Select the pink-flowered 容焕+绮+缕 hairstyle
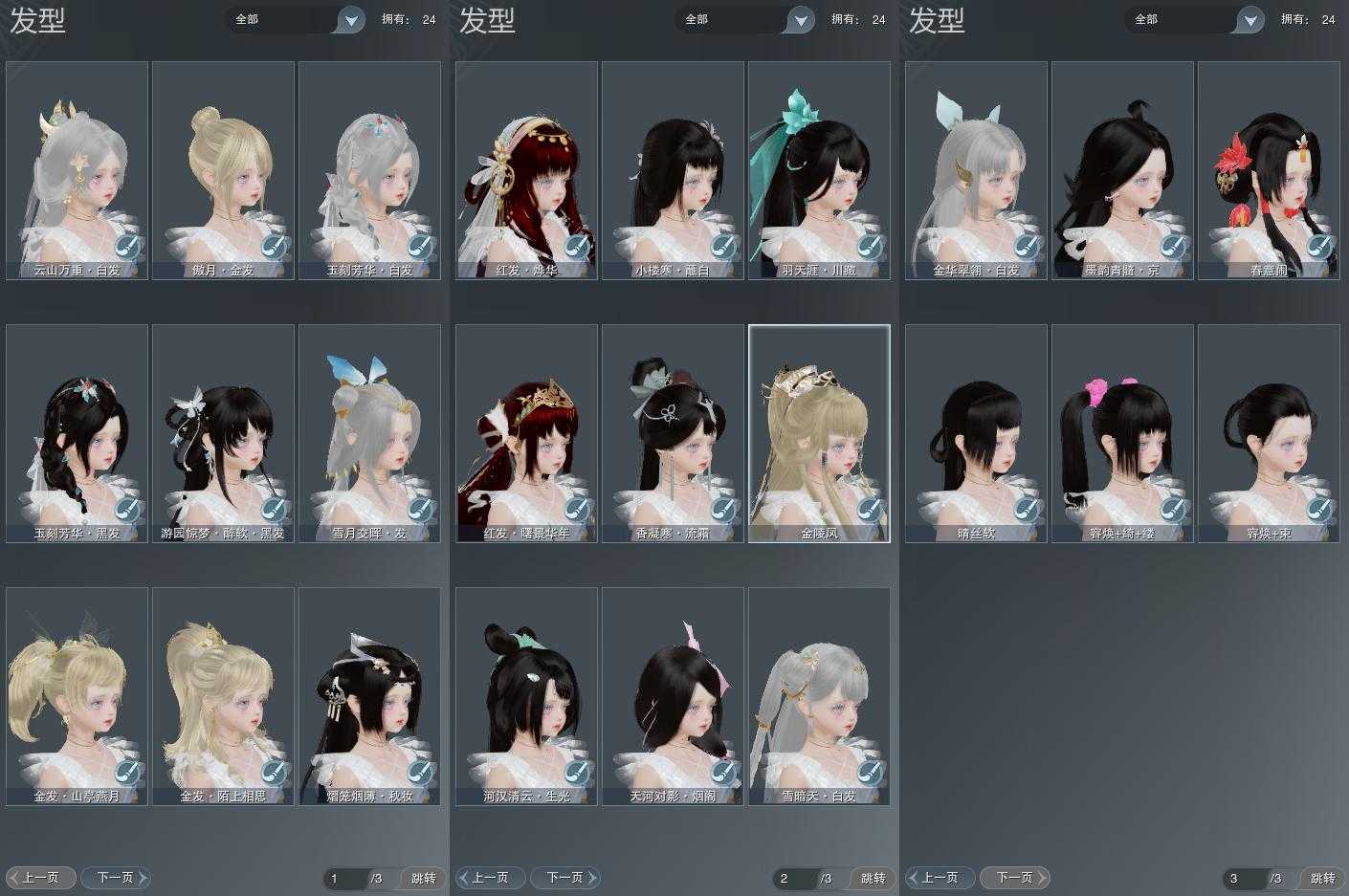Image resolution: width=1349 pixels, height=896 pixels. (1122, 432)
